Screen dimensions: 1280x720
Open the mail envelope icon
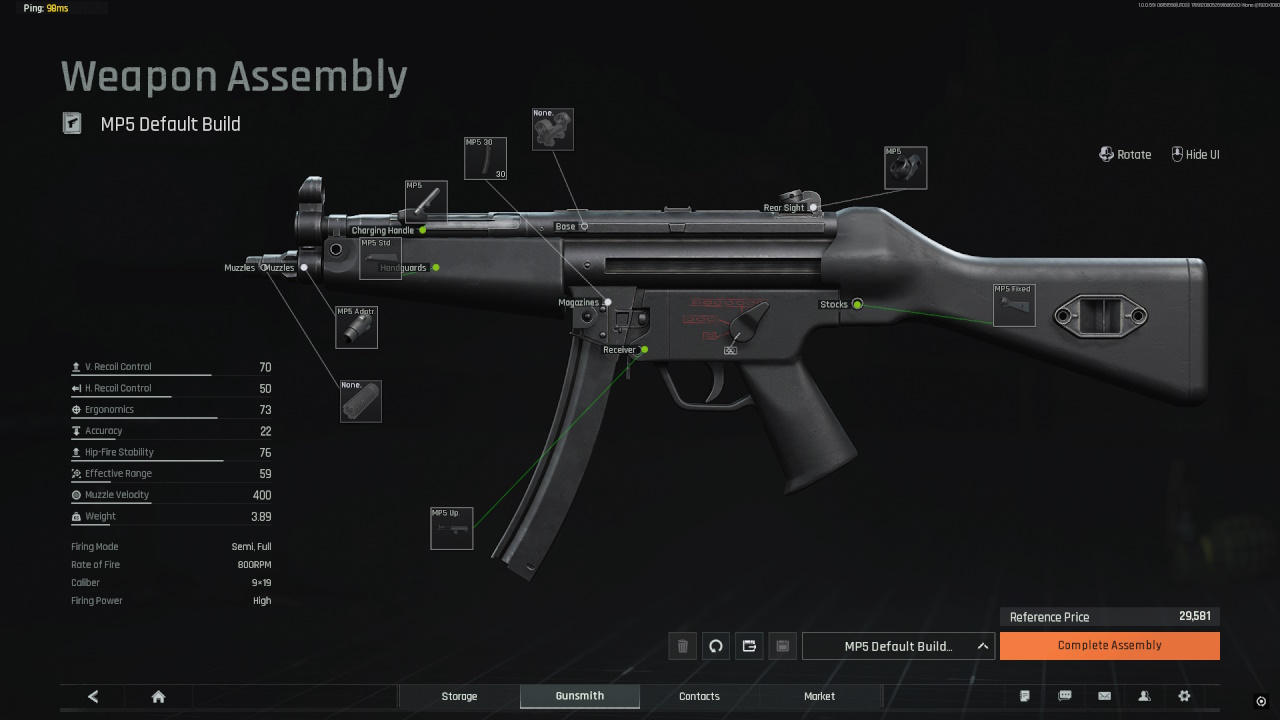point(1105,696)
